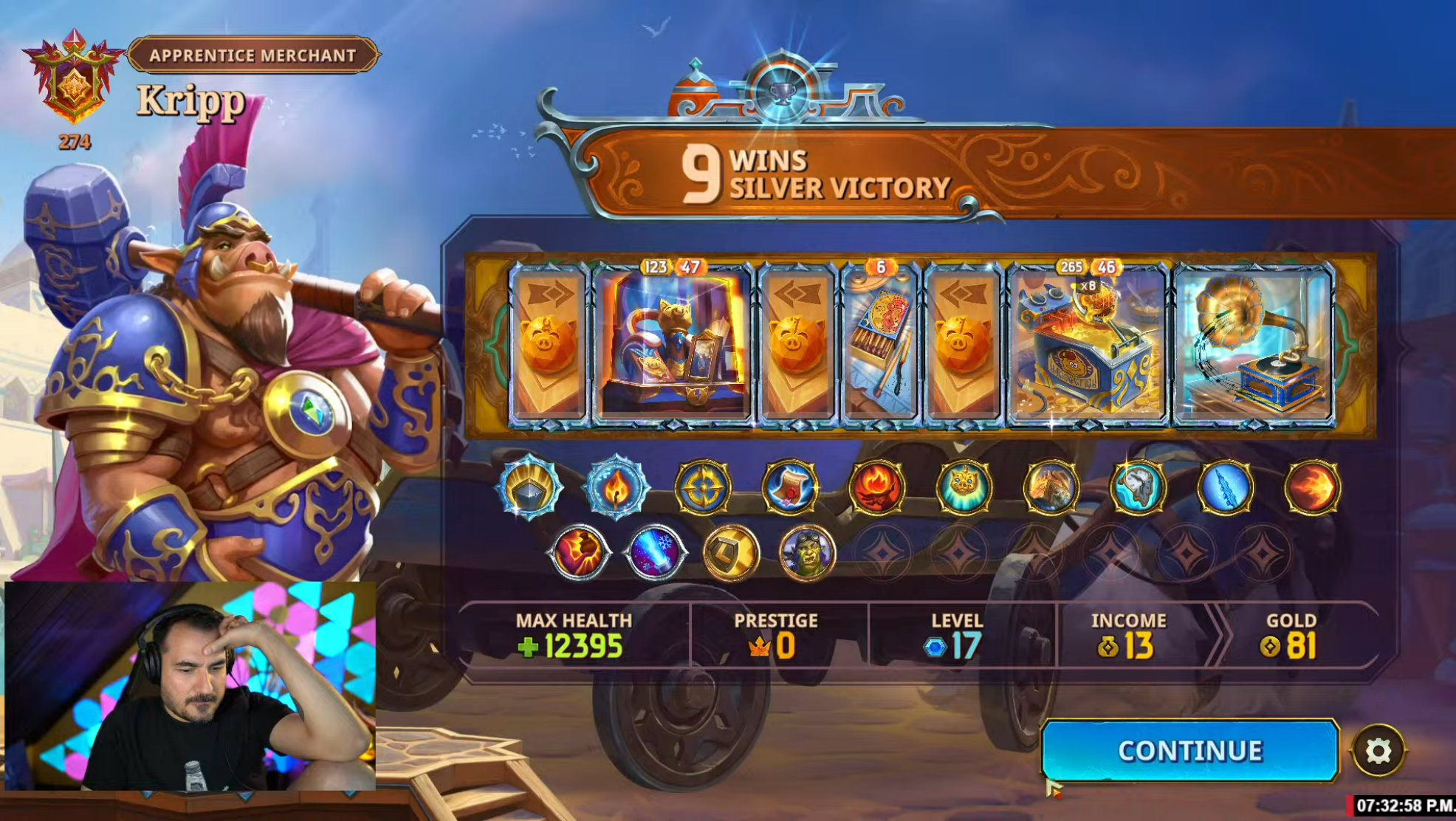Image resolution: width=1456 pixels, height=821 pixels.
Task: Open the gear settings menu
Action: (1378, 751)
